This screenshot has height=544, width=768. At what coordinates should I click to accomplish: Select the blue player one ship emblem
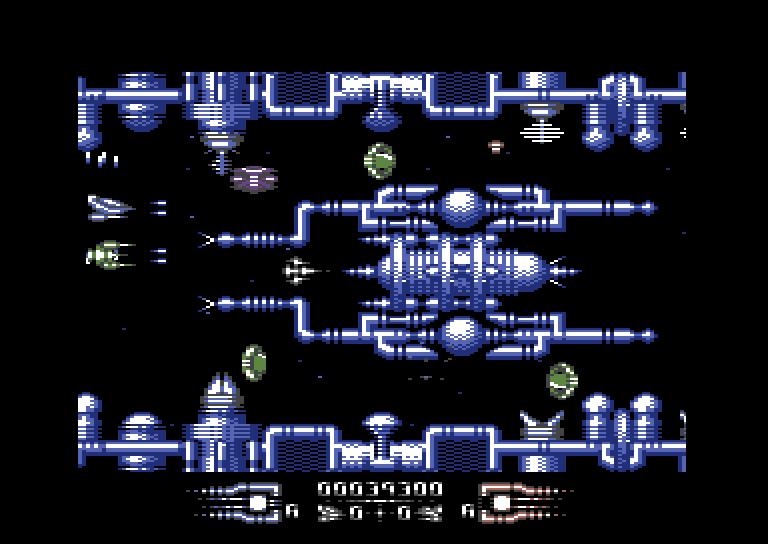[x=238, y=500]
